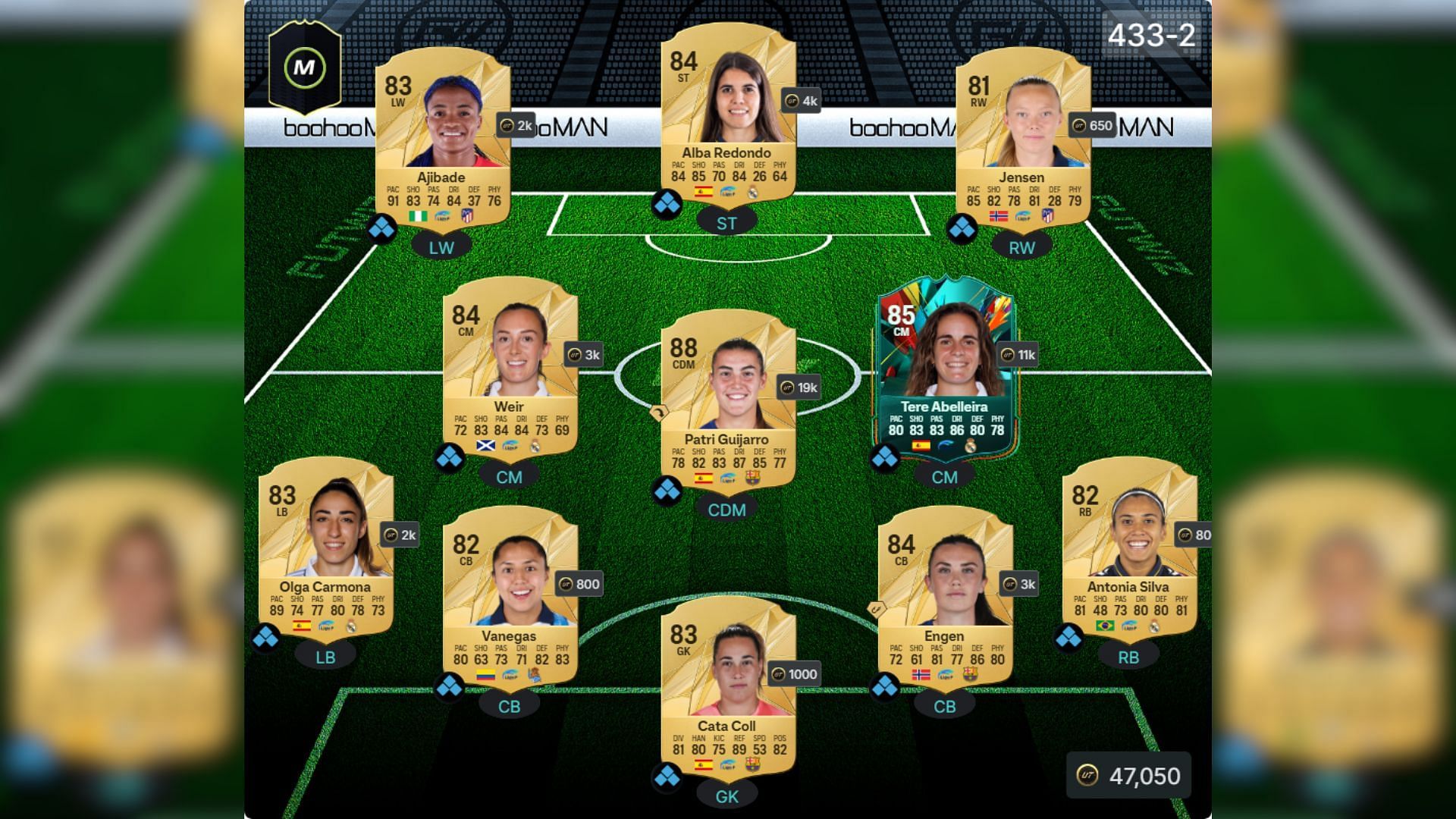Click Tere Abelleira's 11k price tag

pyautogui.click(x=1018, y=354)
